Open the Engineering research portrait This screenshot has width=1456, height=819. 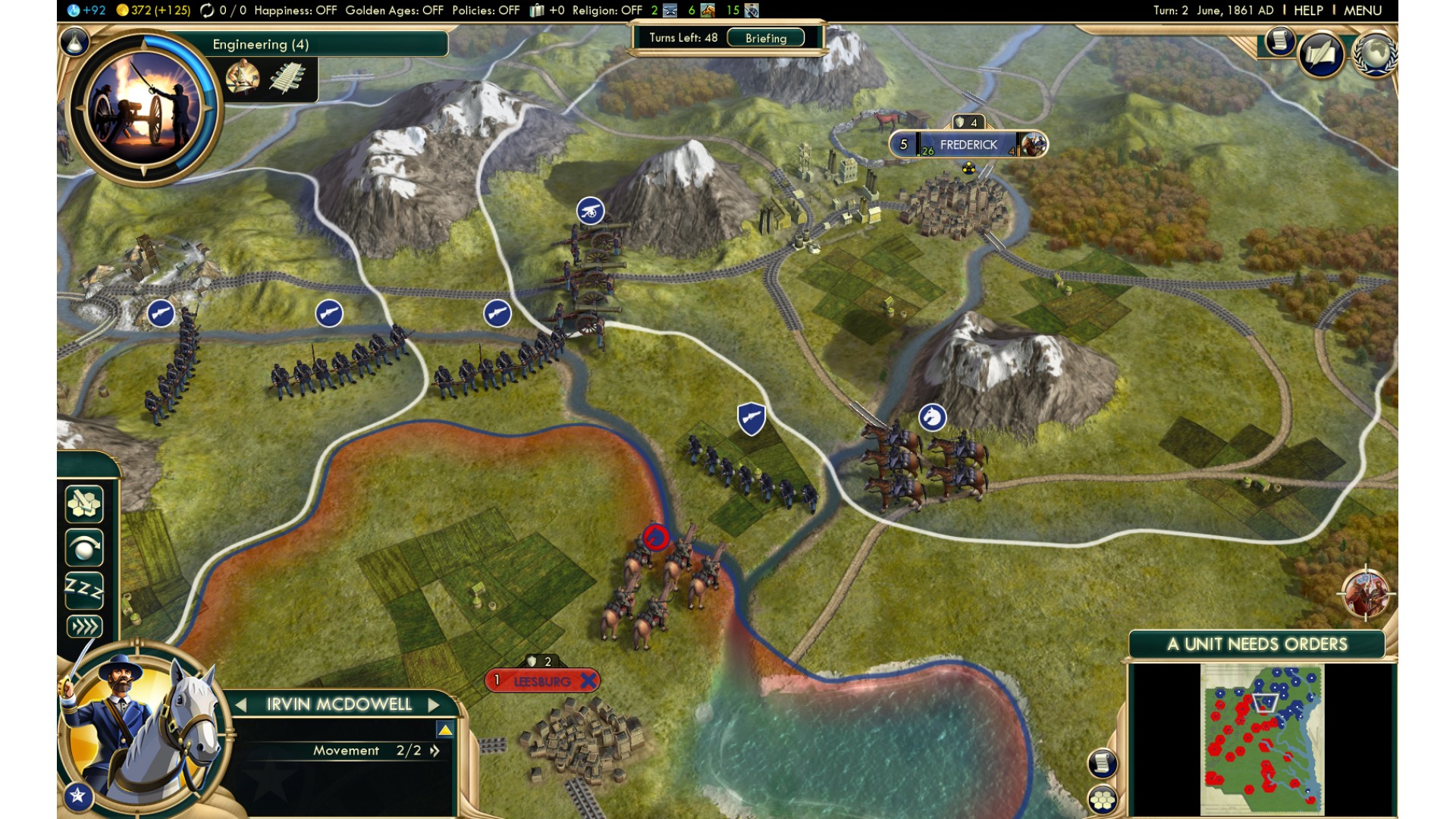144,108
